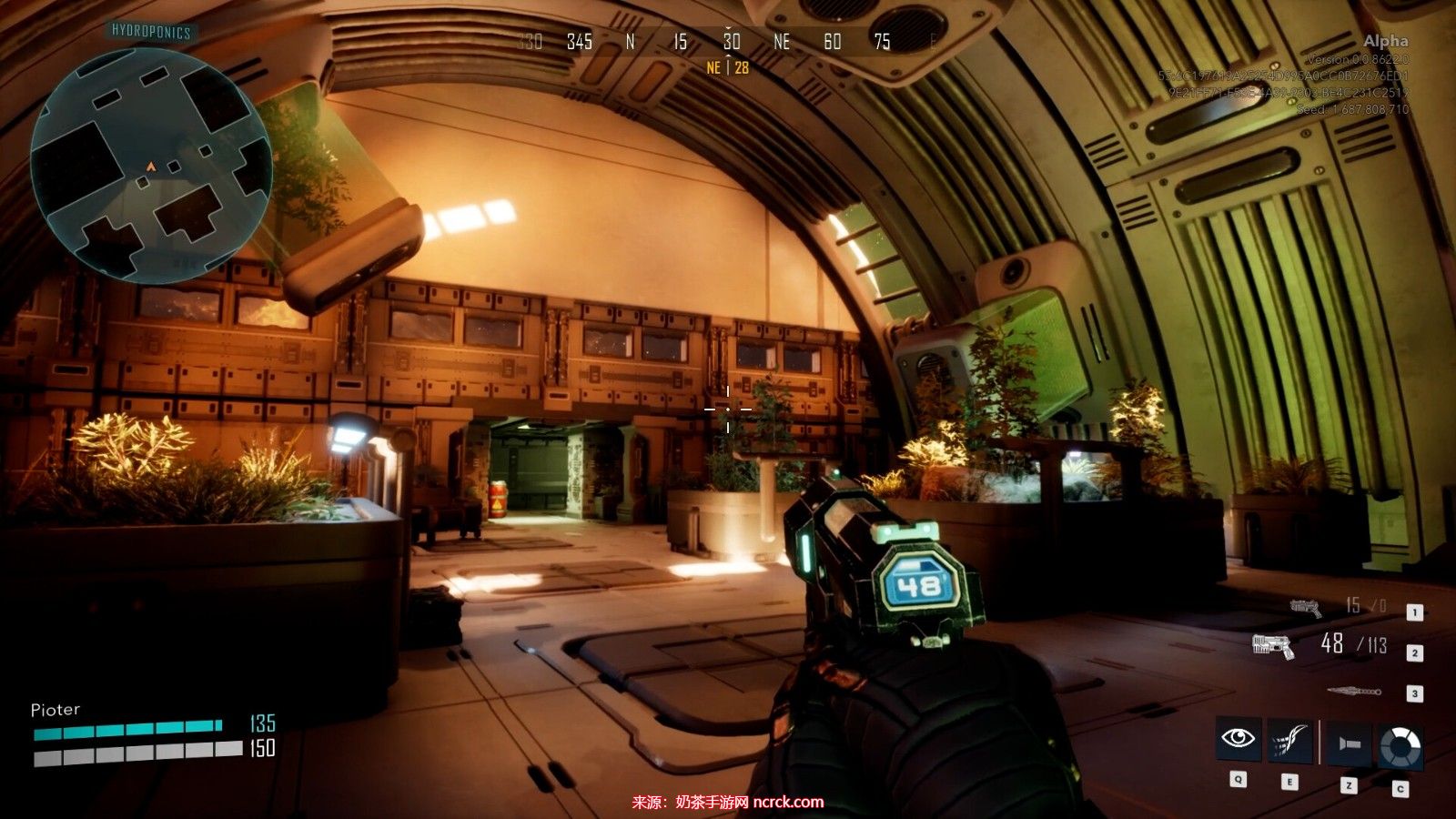Click the compass heading bar
Viewport: 1456px width, 819px height.
(728, 42)
